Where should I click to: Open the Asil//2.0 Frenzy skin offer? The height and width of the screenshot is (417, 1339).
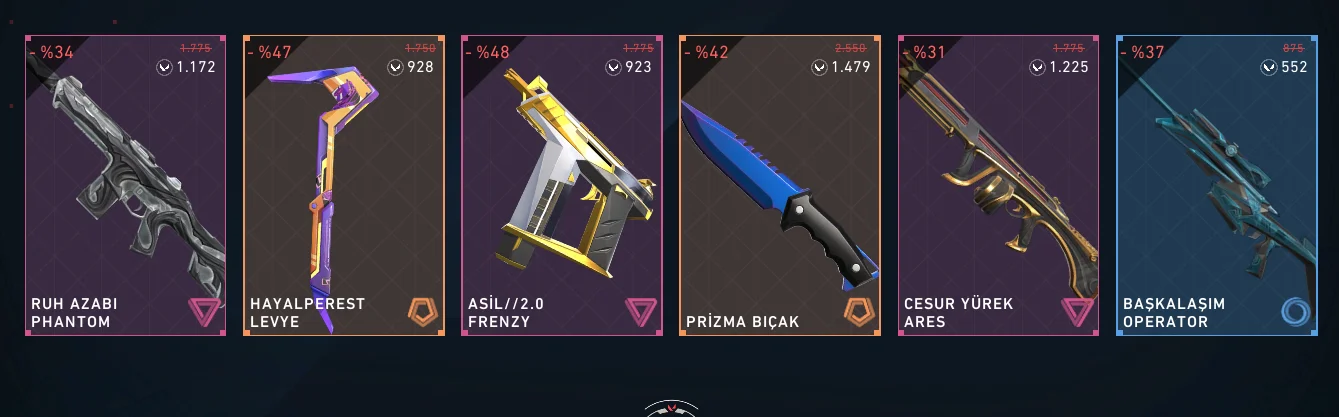(561, 186)
